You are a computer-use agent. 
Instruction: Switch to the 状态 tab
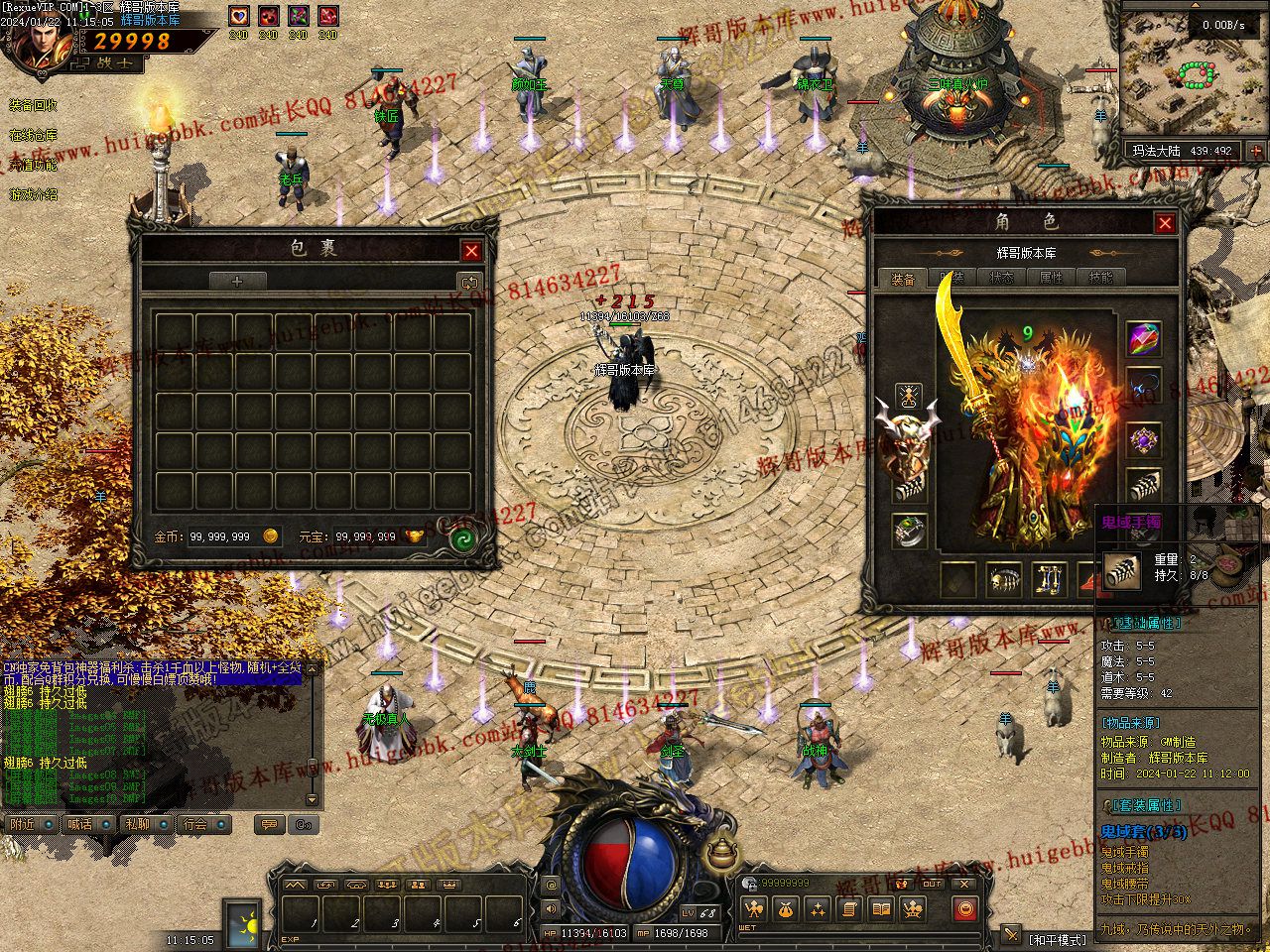(x=1001, y=279)
